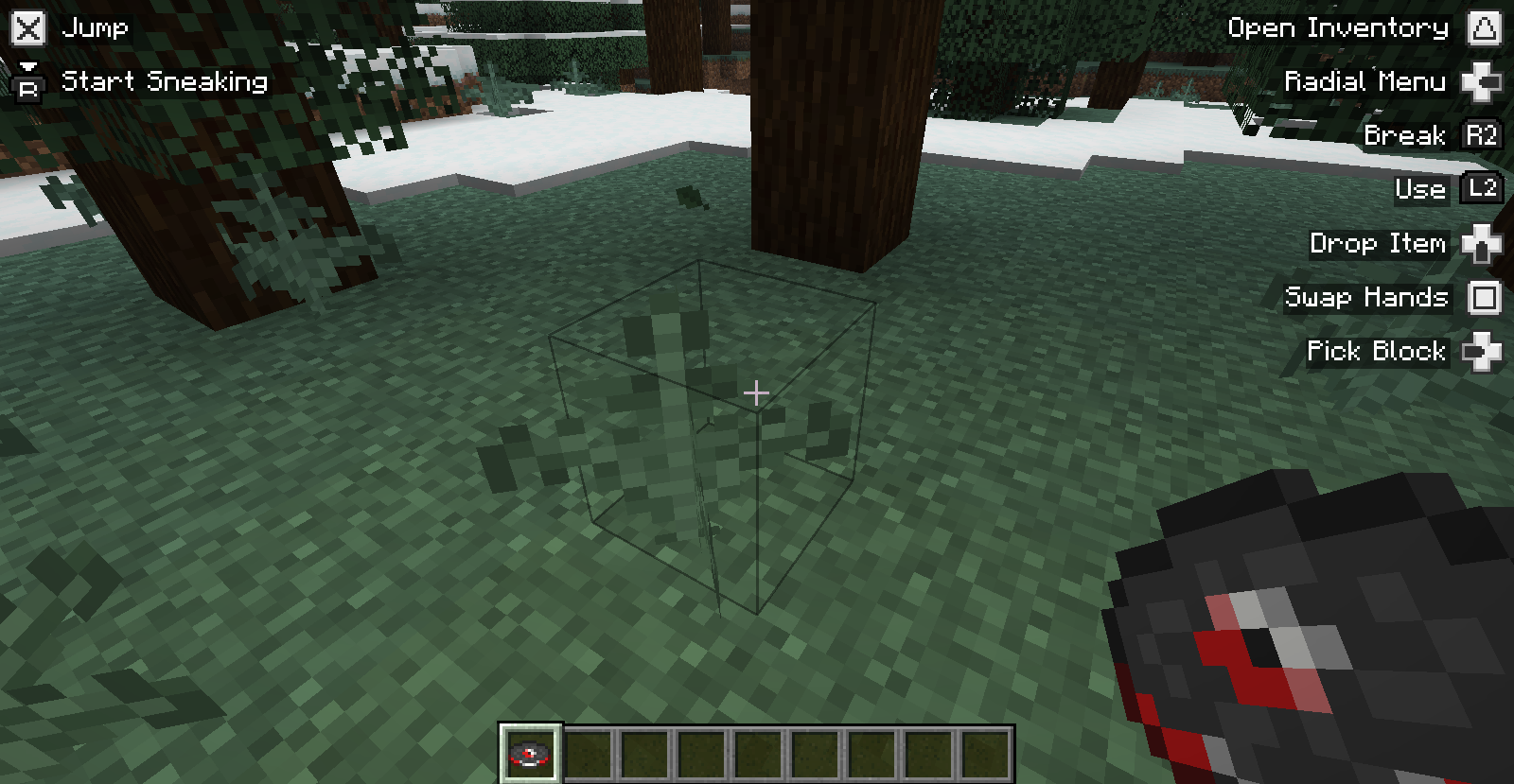Select the Pick Block d-pad right icon
This screenshot has width=1514, height=784.
click(x=1483, y=351)
